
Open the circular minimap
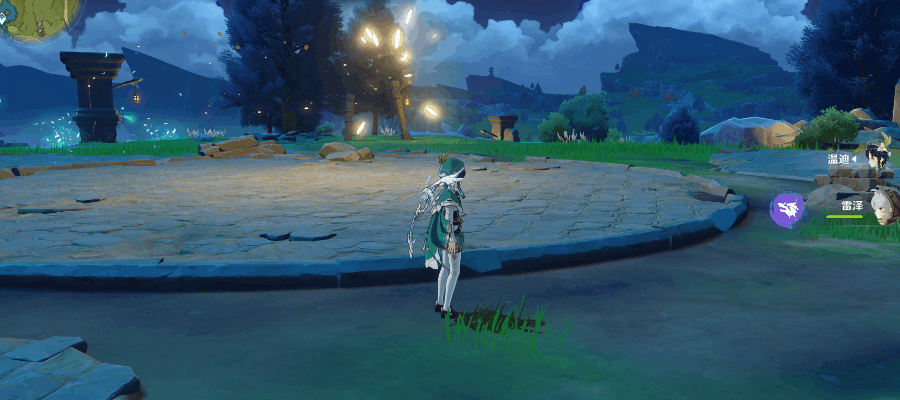[x=32, y=16]
